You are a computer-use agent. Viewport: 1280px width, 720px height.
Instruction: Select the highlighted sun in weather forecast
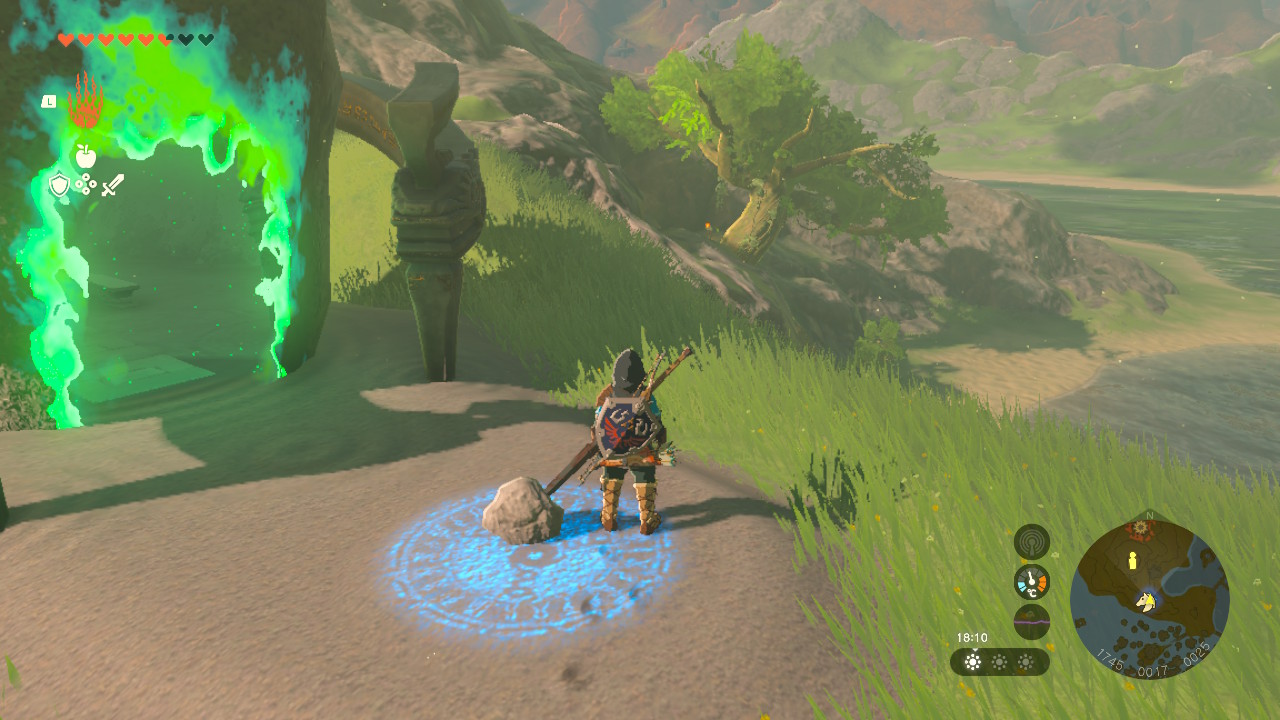coord(973,662)
